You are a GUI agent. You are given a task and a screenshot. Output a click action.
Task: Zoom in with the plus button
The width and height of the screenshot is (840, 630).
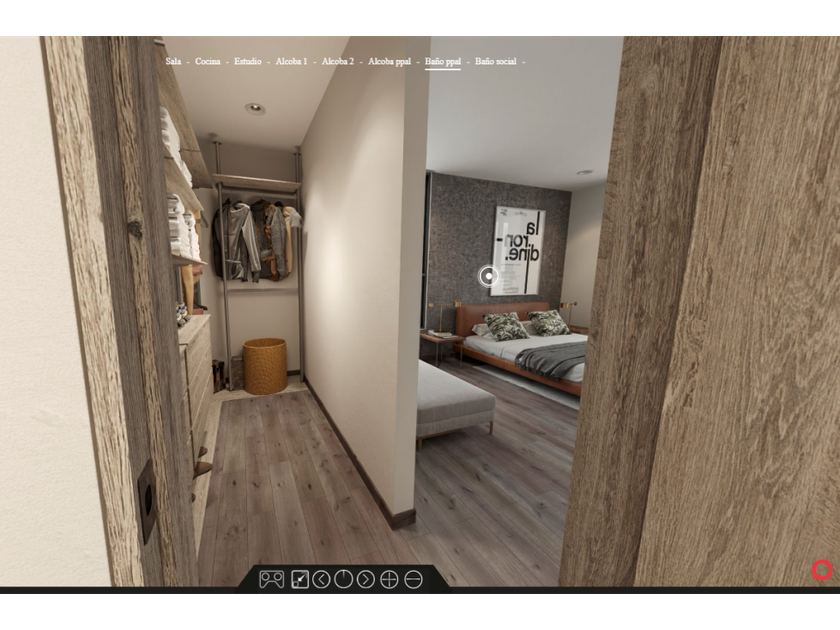pyautogui.click(x=389, y=579)
